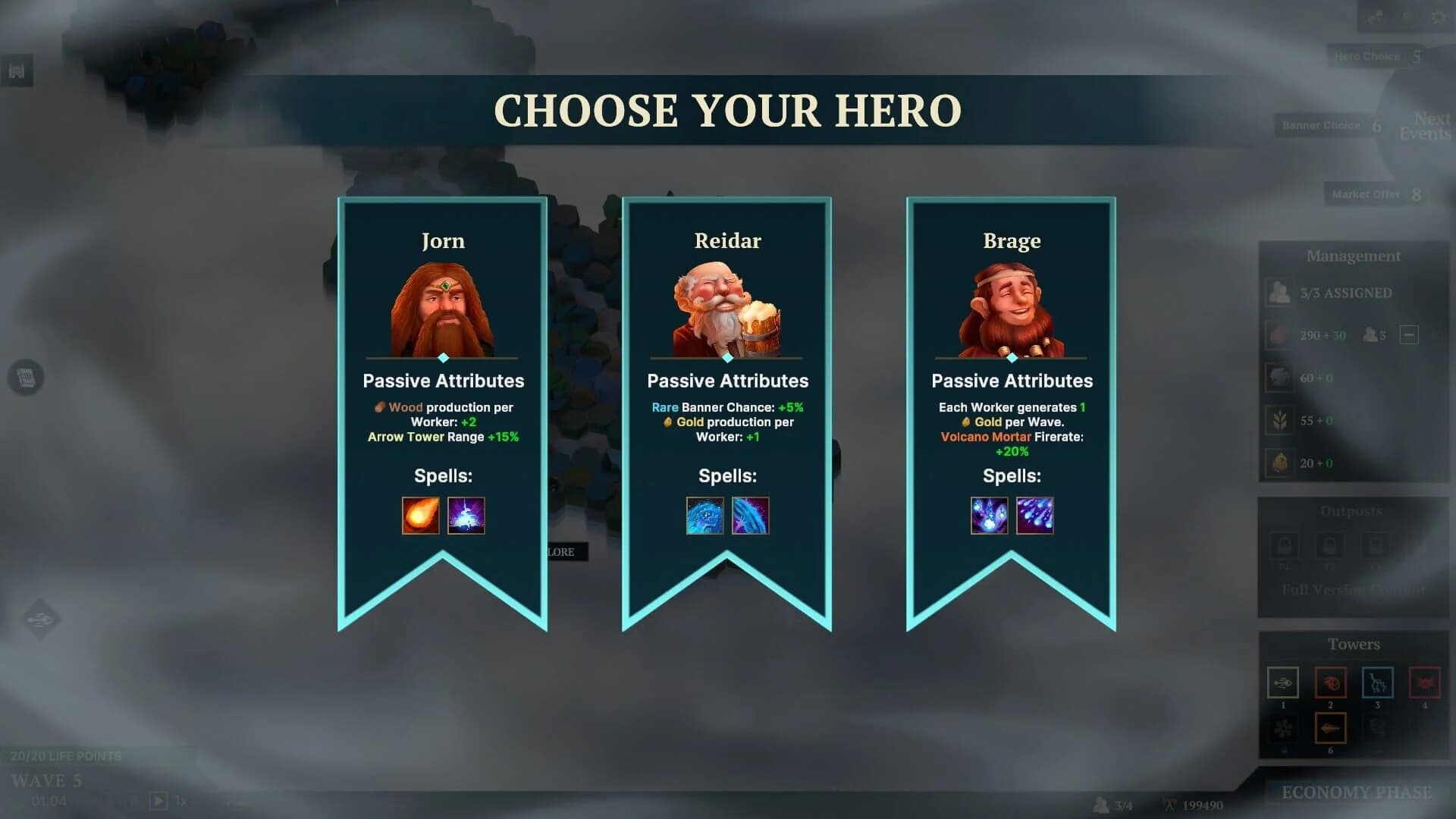View Brage's meteor shower spell icon
The width and height of the screenshot is (1456, 819).
tap(1035, 516)
